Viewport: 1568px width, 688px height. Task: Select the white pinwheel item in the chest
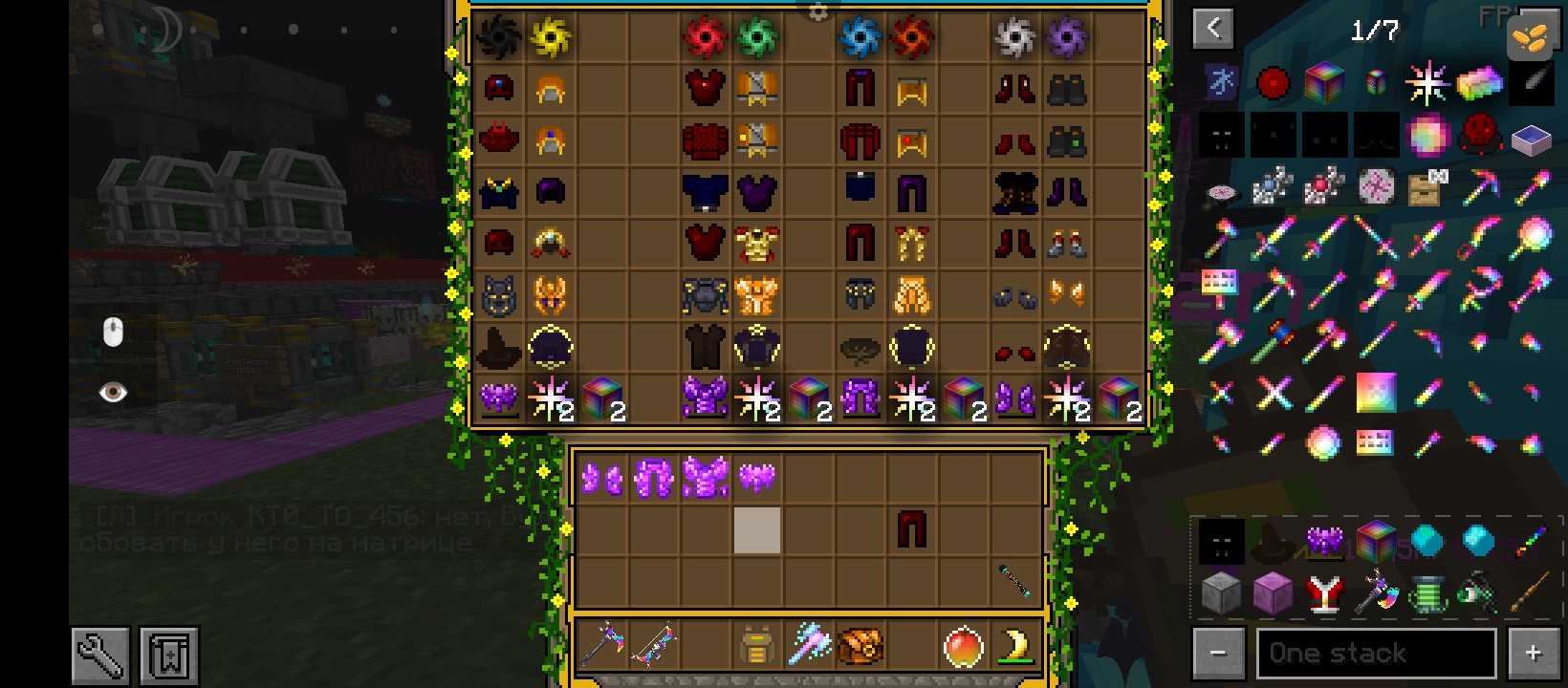point(1014,38)
